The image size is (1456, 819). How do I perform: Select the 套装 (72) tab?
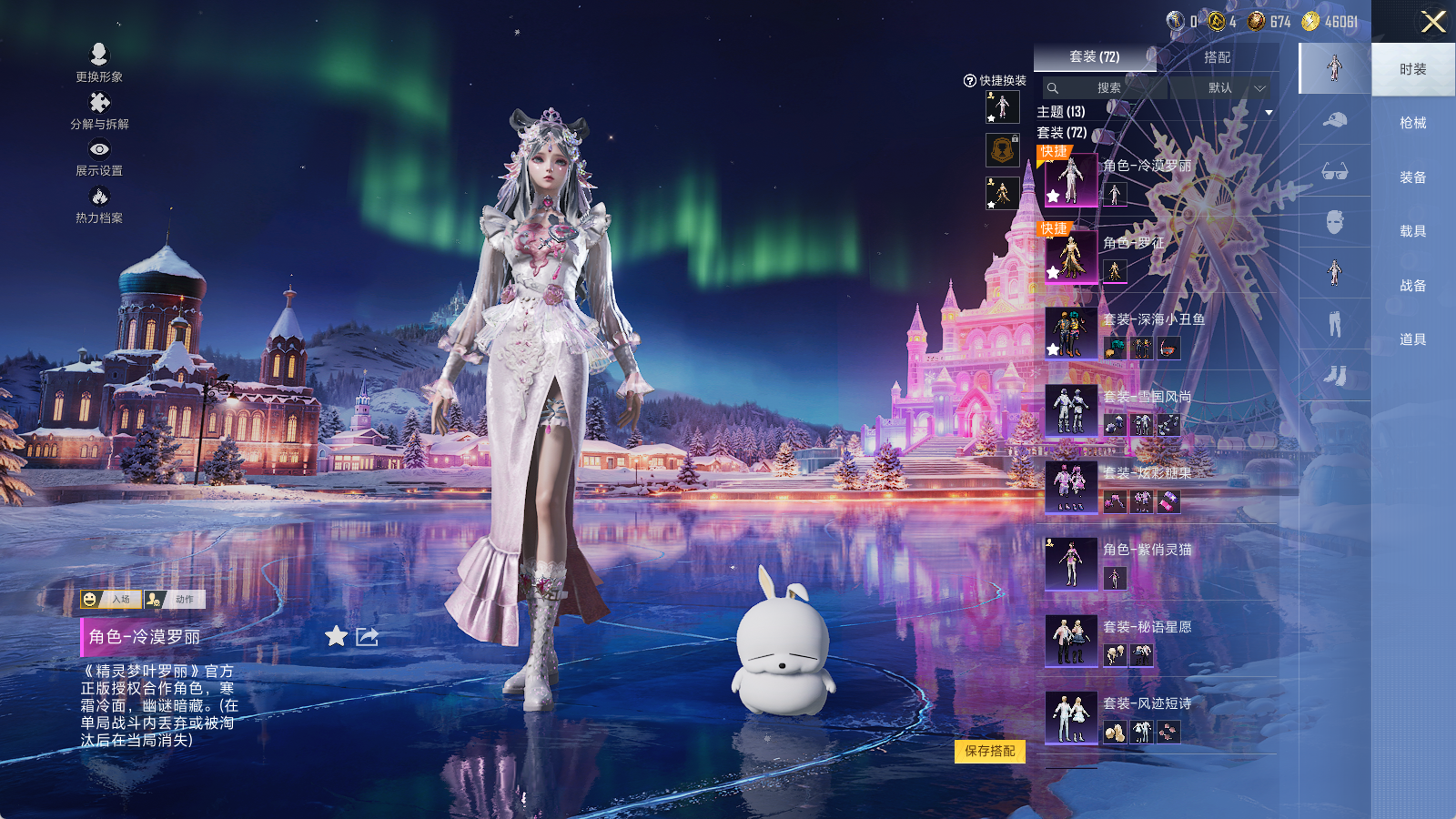click(1094, 57)
